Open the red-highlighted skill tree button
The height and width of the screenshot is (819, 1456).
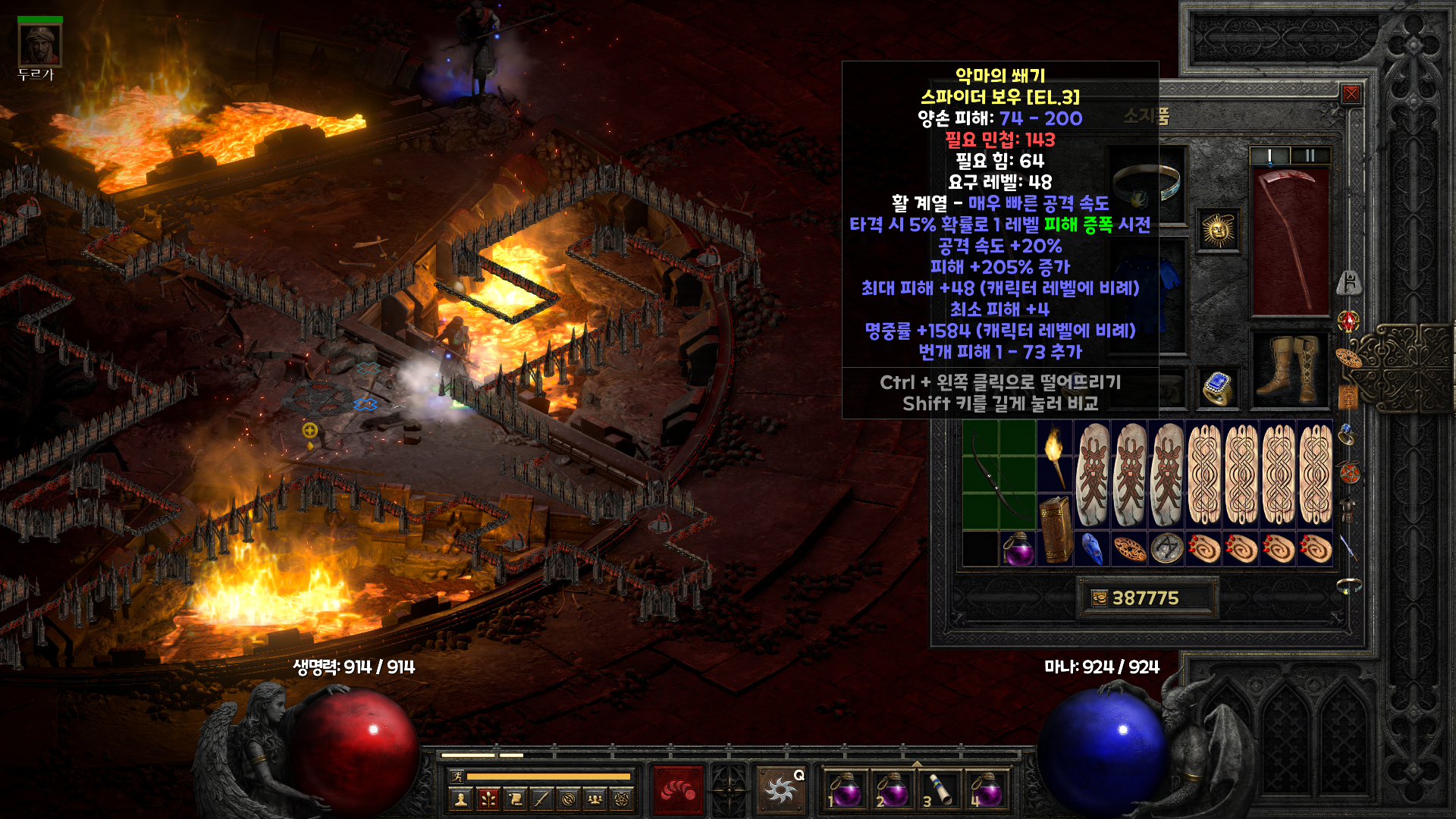tap(488, 799)
